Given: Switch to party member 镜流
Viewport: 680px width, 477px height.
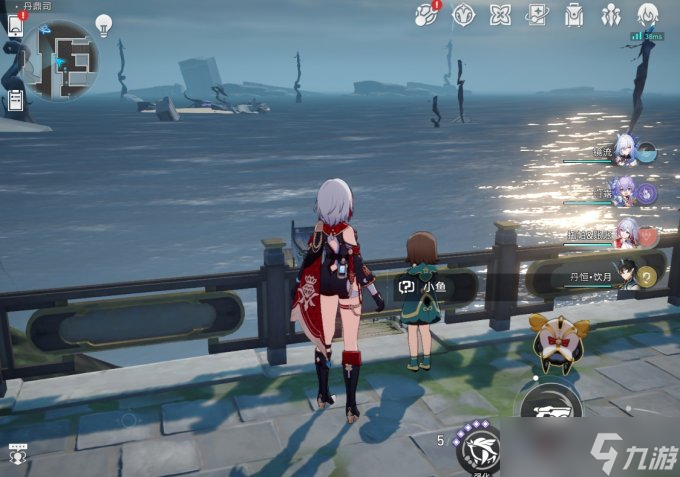Looking at the screenshot, I should click(628, 151).
